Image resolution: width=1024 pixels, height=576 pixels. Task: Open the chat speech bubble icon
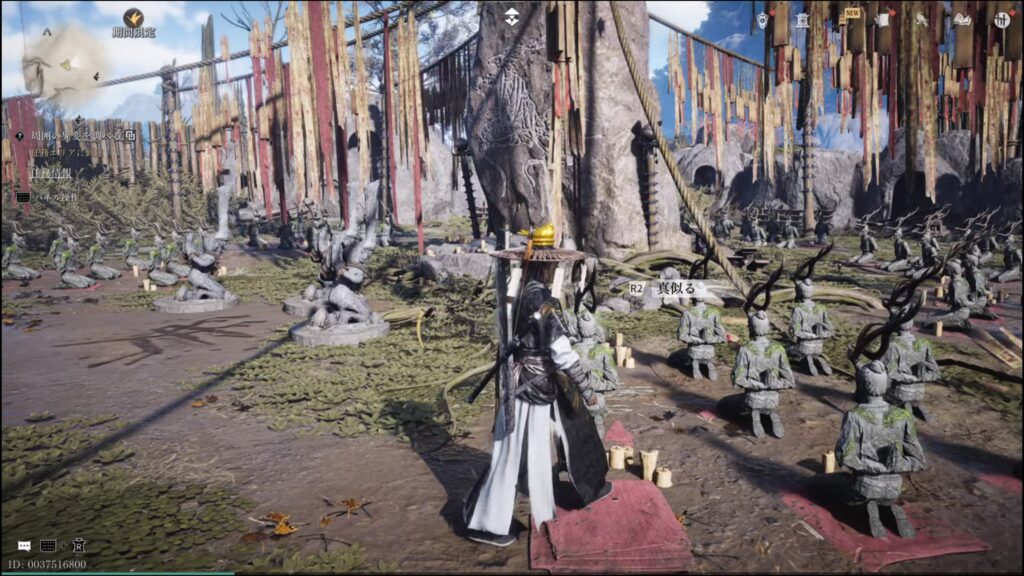pos(24,546)
